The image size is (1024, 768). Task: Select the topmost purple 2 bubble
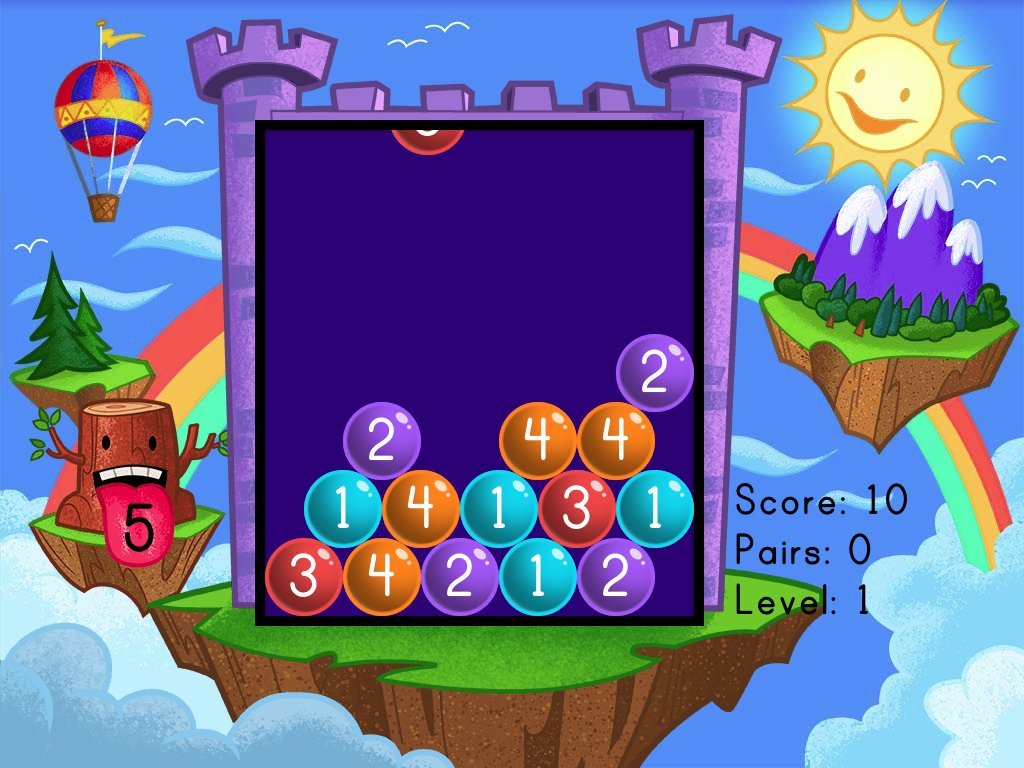pyautogui.click(x=655, y=372)
